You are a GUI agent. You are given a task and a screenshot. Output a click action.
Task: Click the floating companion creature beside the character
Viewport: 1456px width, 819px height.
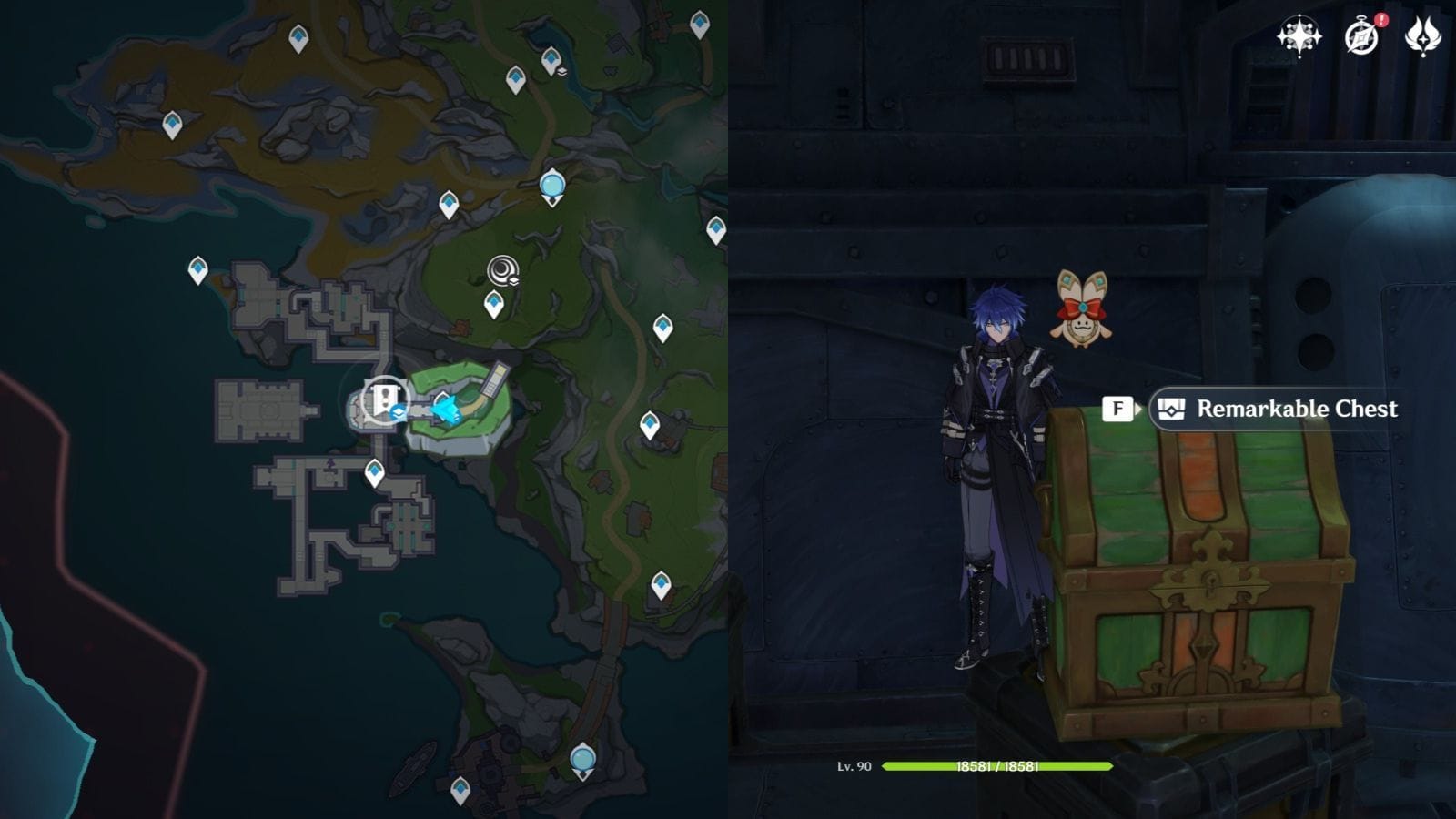(x=1083, y=314)
